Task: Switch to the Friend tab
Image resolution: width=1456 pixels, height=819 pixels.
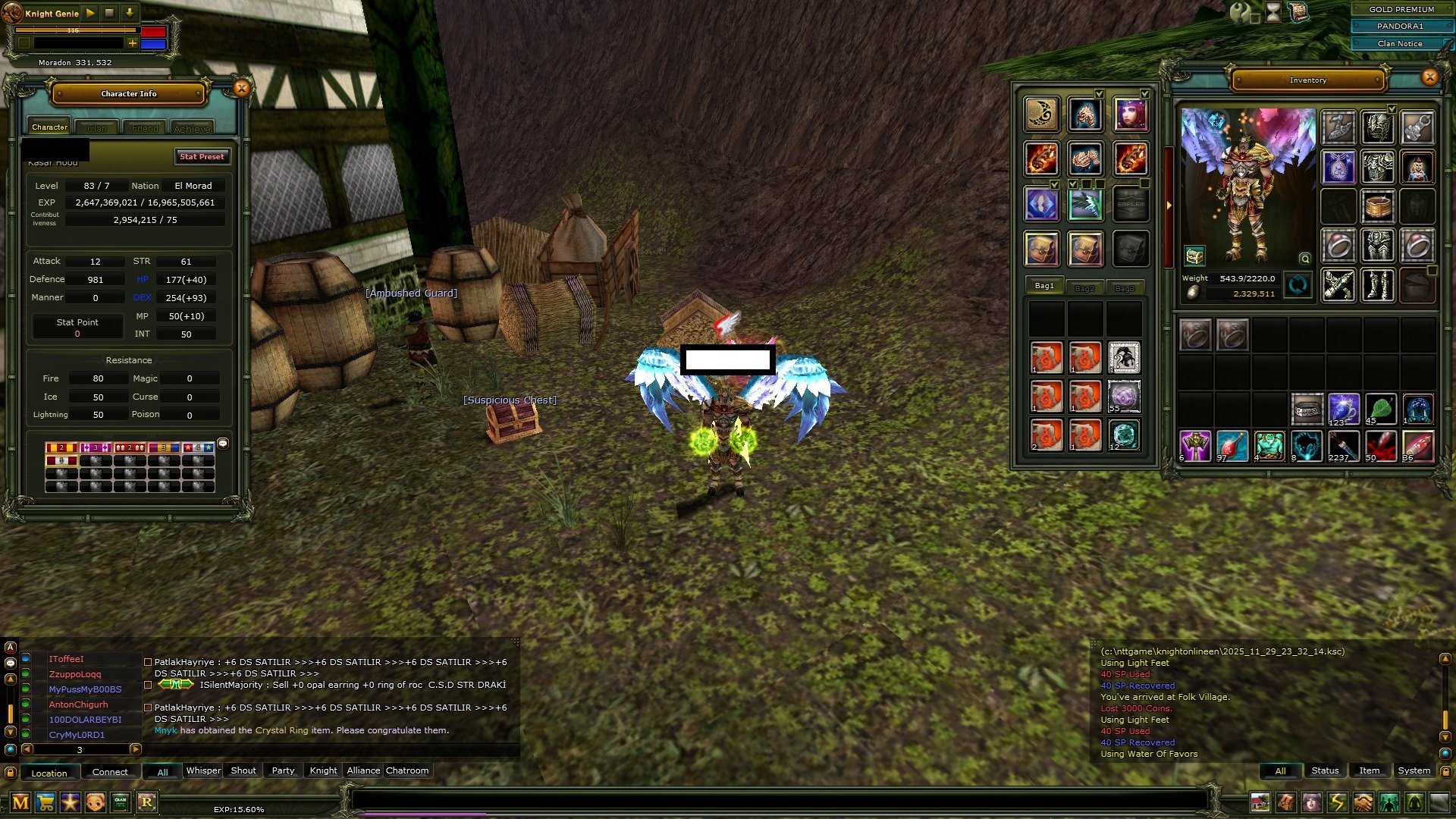Action: [145, 128]
